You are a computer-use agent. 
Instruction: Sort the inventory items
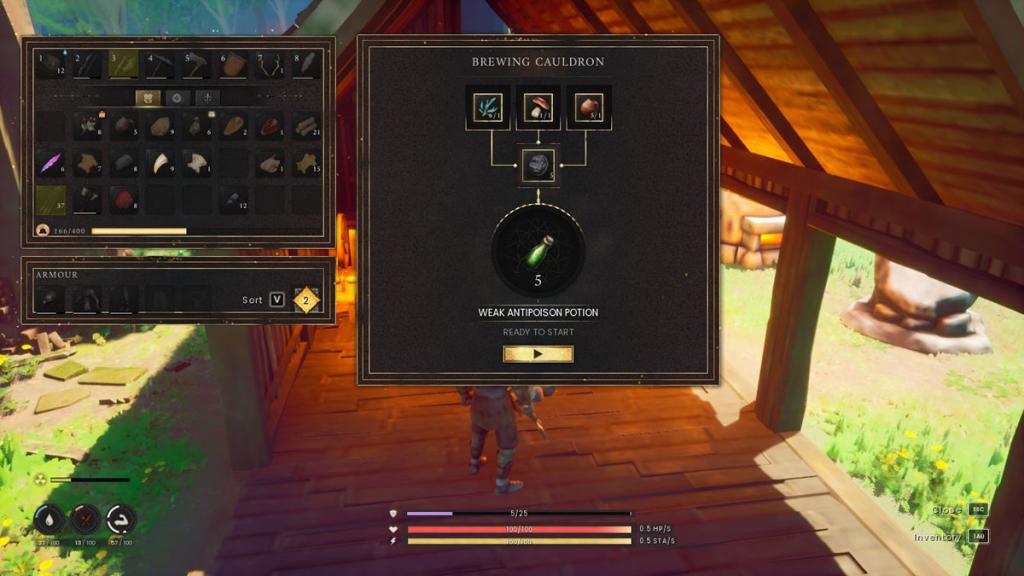pos(277,300)
